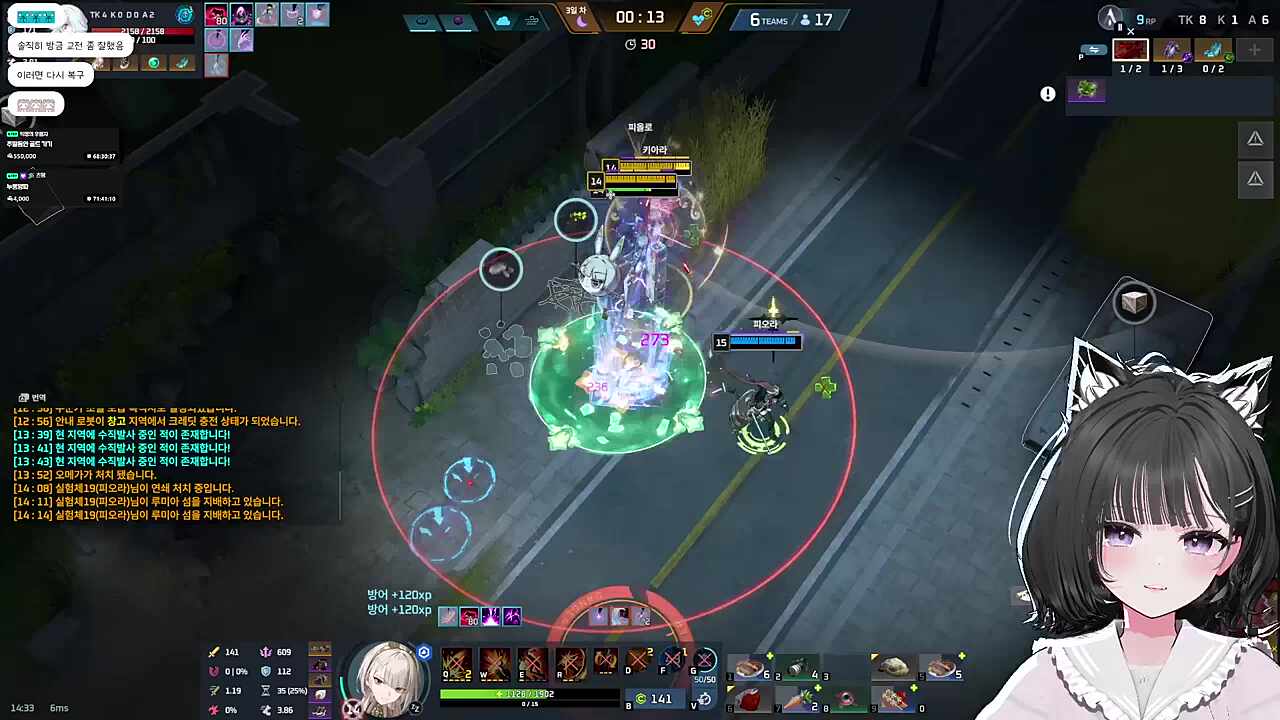Open the mystery cube icon on the right
This screenshot has height=720, width=1280.
click(x=1133, y=303)
